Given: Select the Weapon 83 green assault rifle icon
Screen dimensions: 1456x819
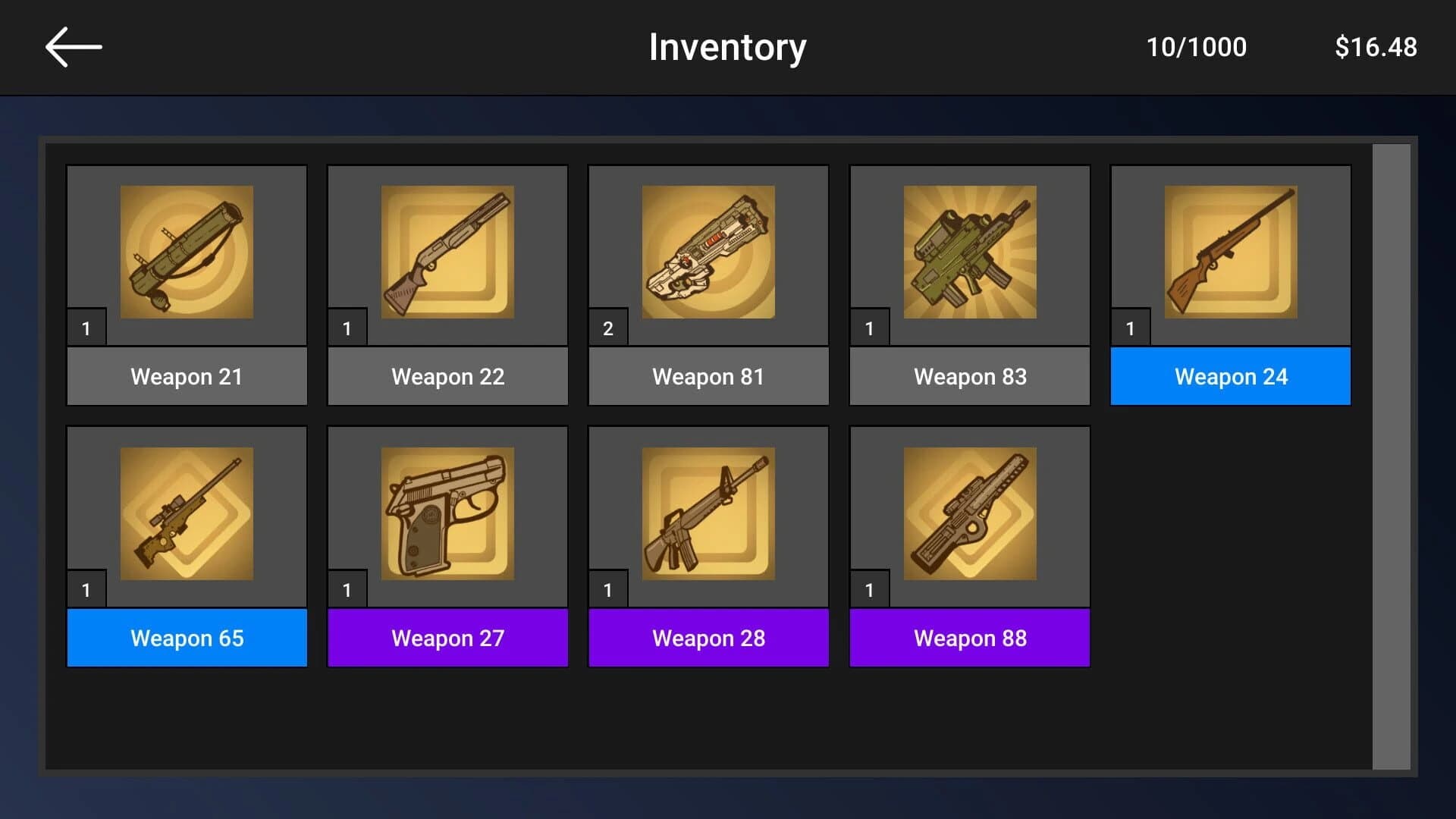Looking at the screenshot, I should click(x=969, y=253).
